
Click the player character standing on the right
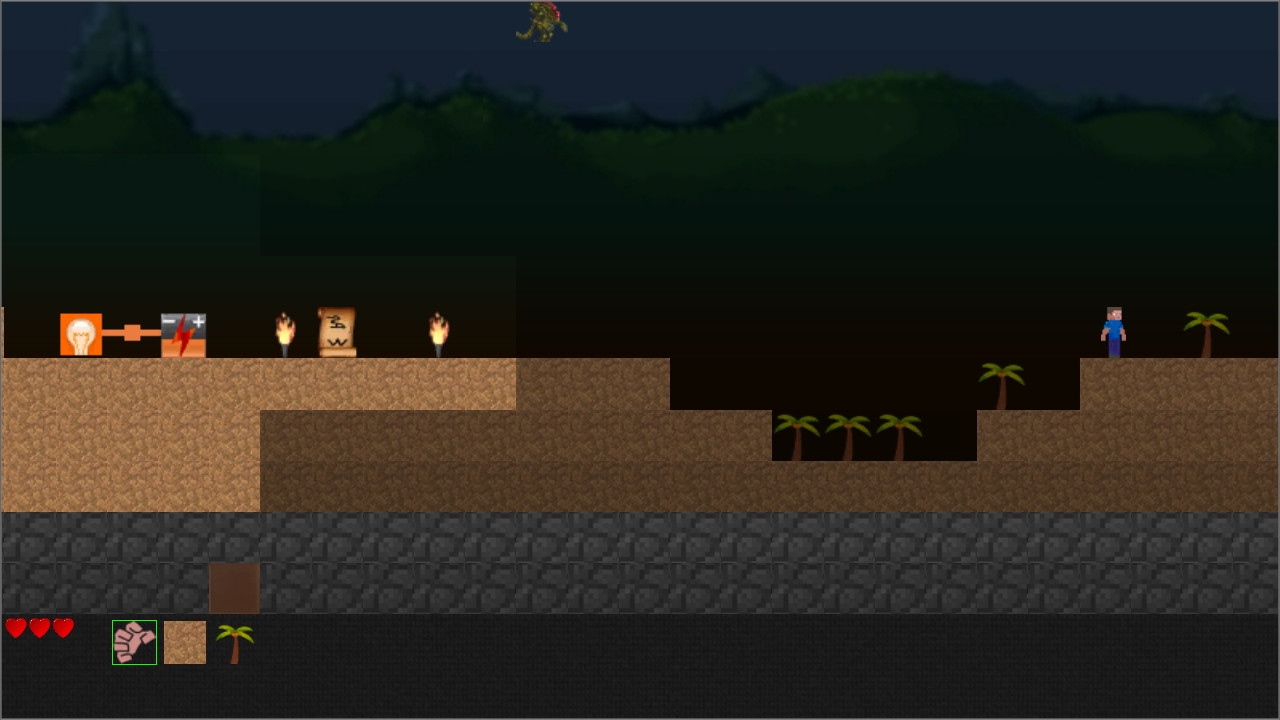tap(1113, 330)
